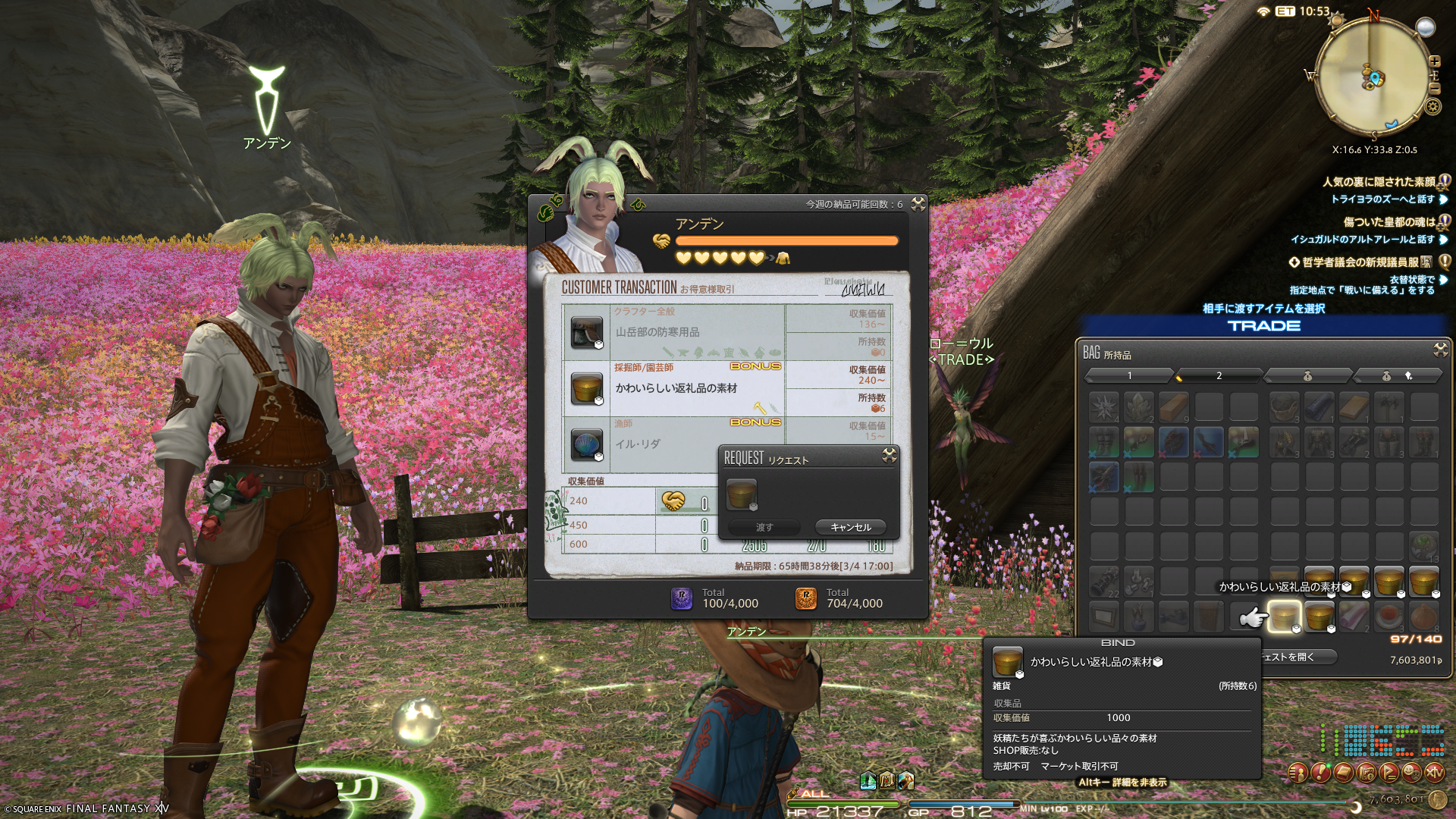Cancel the request with キャンセル
Viewport: 1456px width, 819px height.
(850, 527)
